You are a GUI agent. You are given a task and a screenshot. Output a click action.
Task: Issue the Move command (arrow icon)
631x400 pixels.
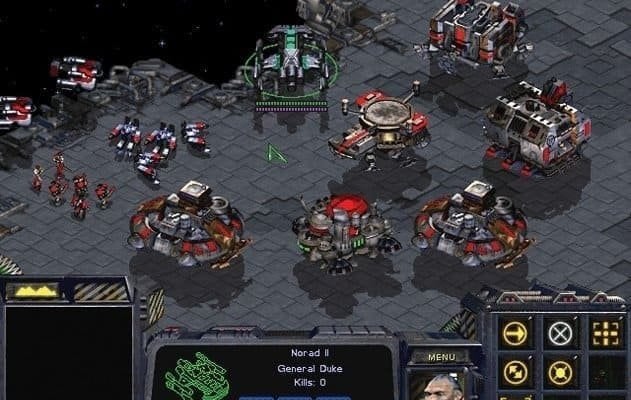[x=516, y=333]
